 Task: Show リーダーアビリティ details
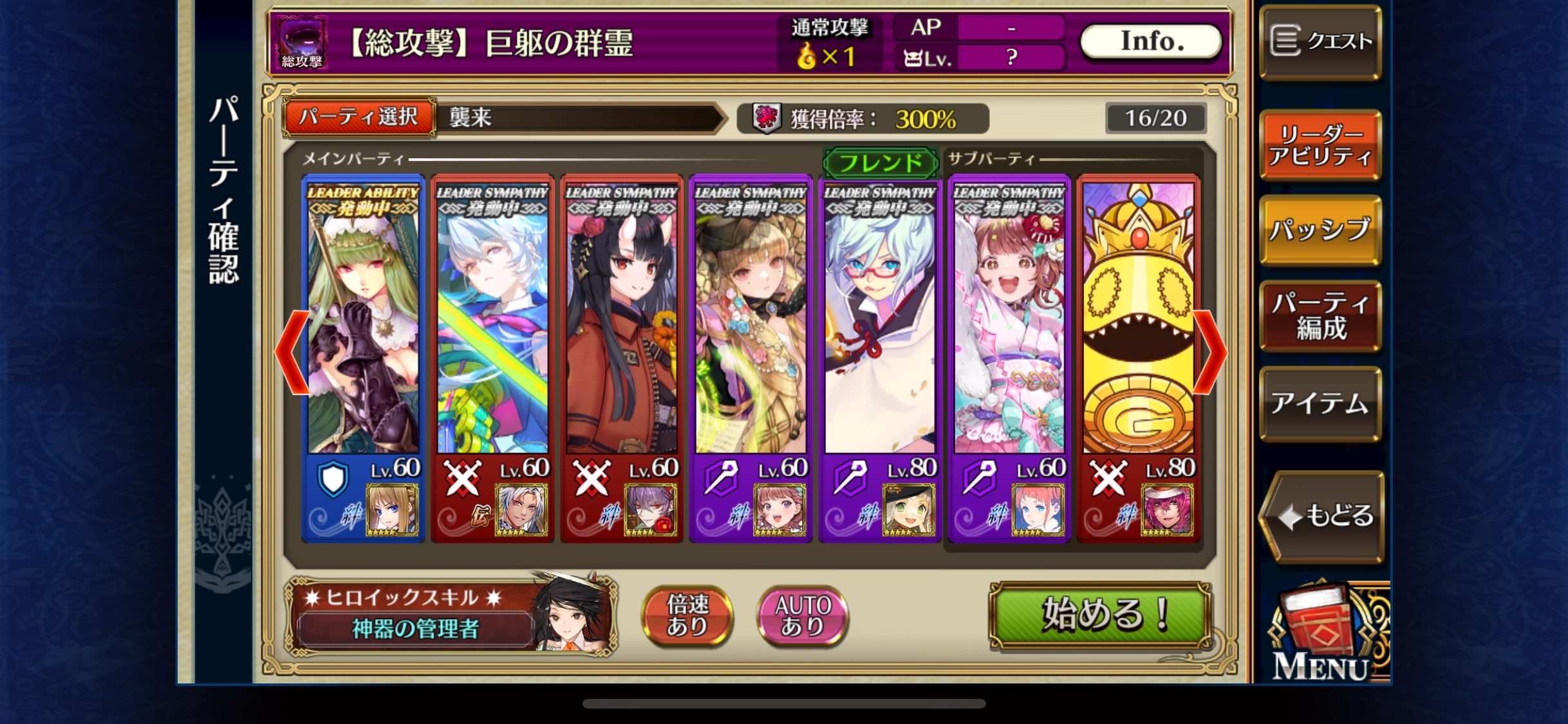point(1320,145)
